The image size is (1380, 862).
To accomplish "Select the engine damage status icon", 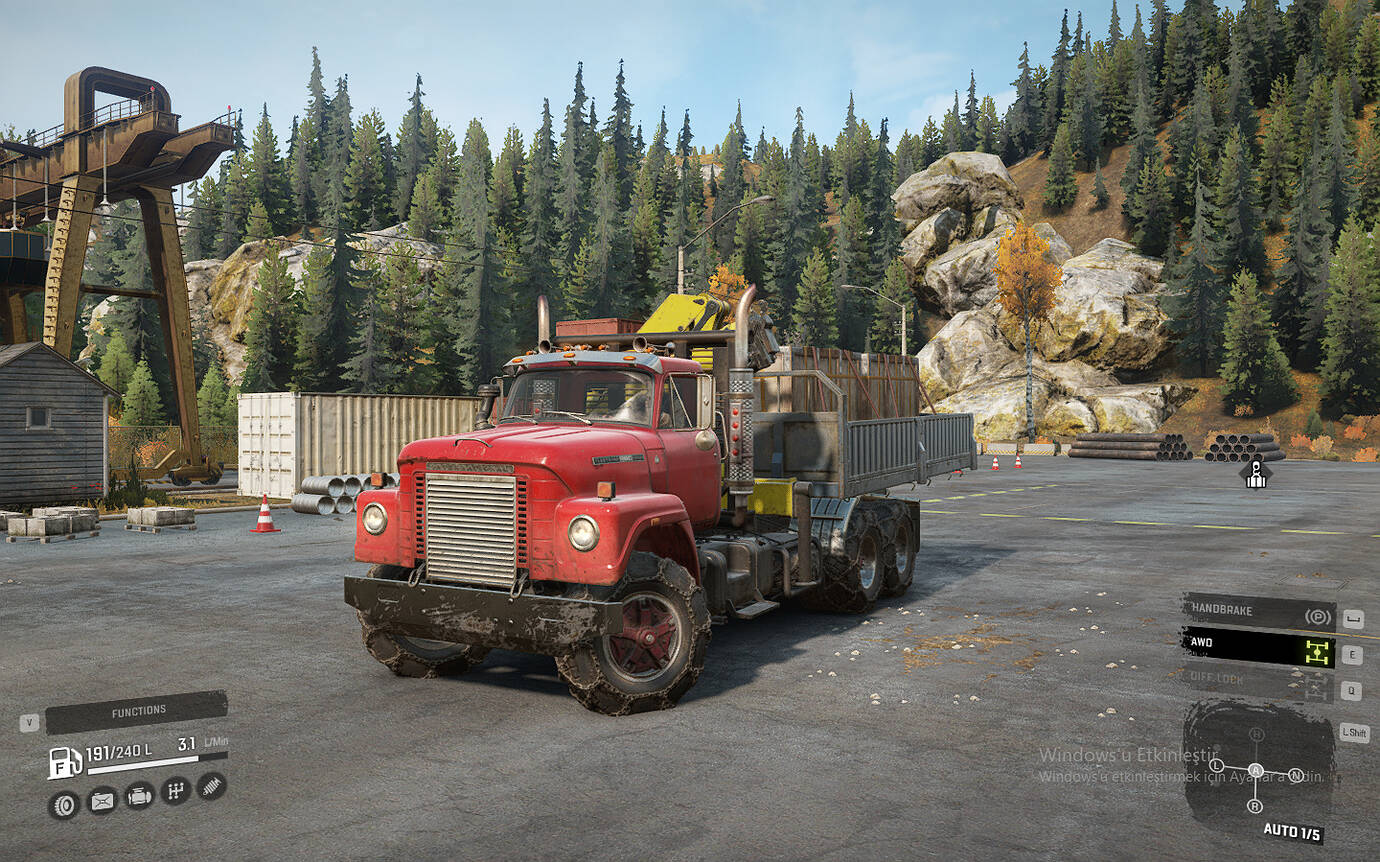I will (x=139, y=796).
